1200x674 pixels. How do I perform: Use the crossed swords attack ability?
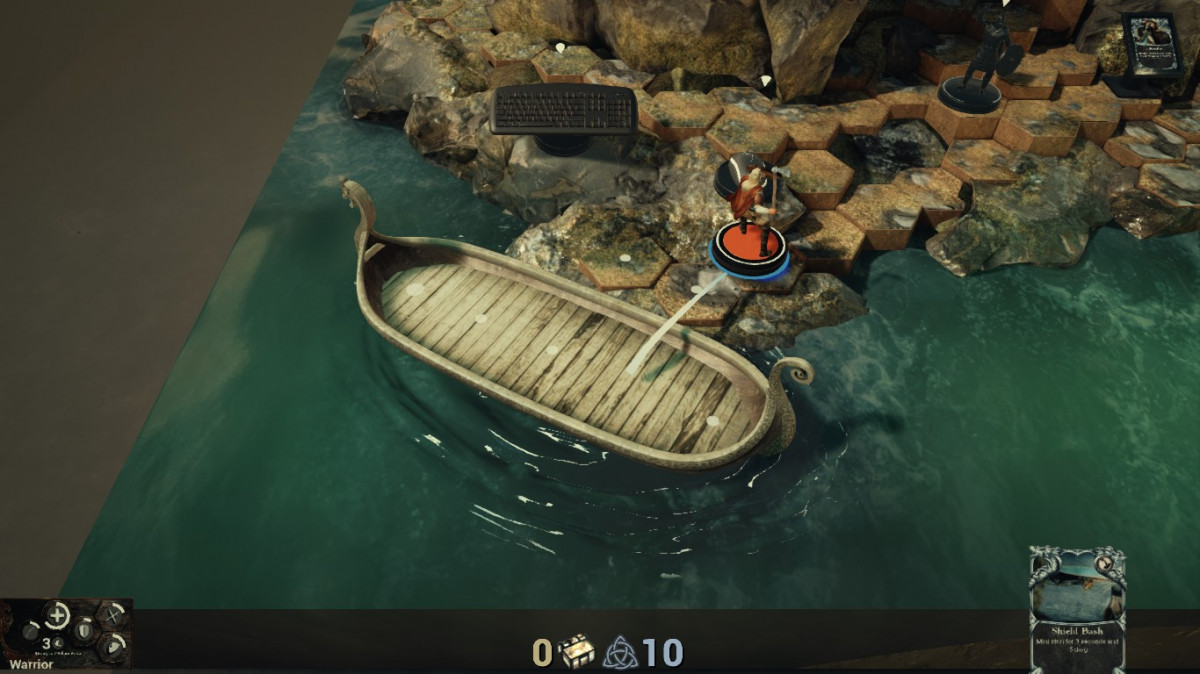point(113,614)
